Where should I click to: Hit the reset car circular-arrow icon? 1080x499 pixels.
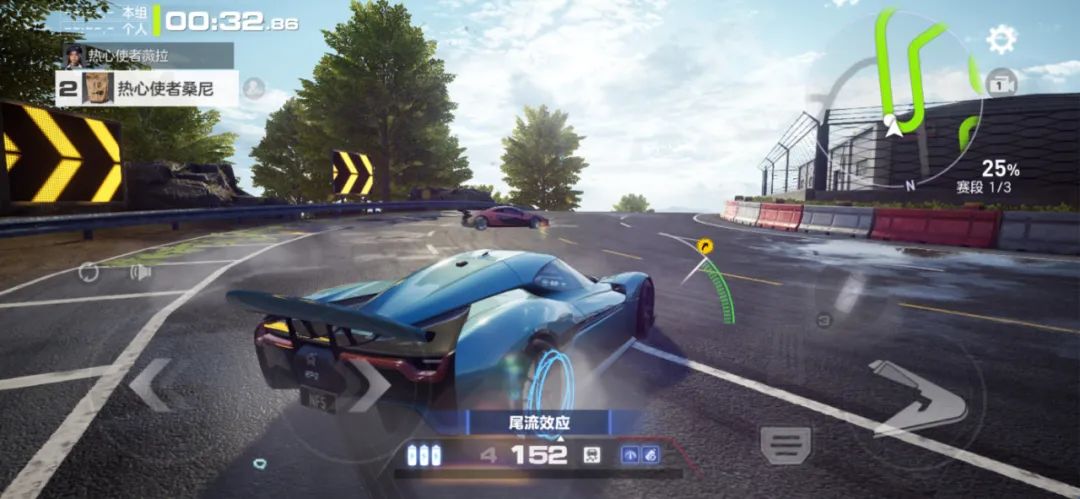pos(89,272)
